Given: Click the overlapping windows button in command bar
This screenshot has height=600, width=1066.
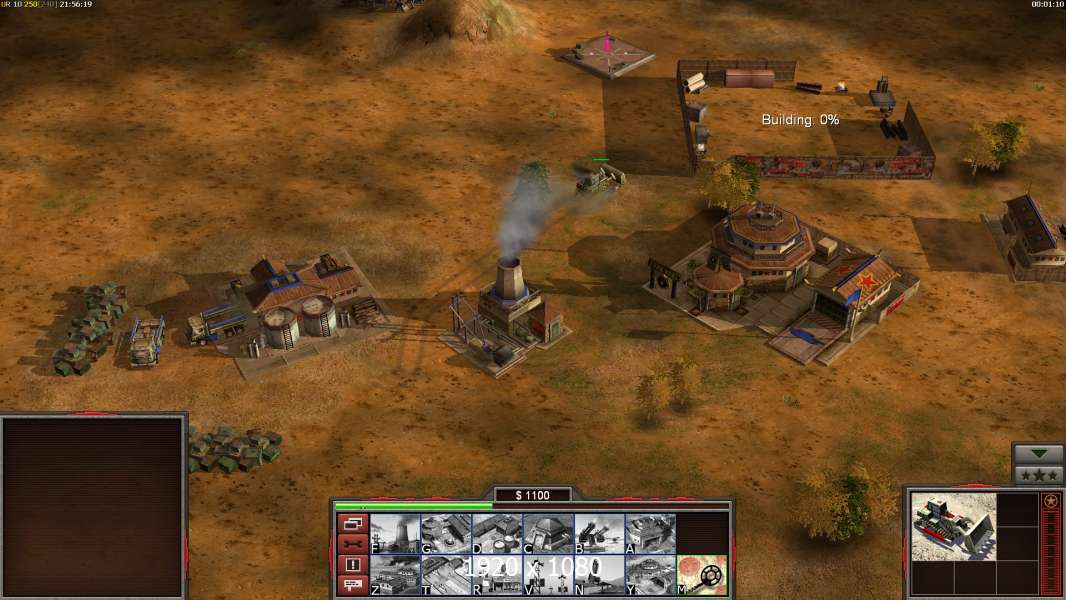Looking at the screenshot, I should click(x=352, y=524).
